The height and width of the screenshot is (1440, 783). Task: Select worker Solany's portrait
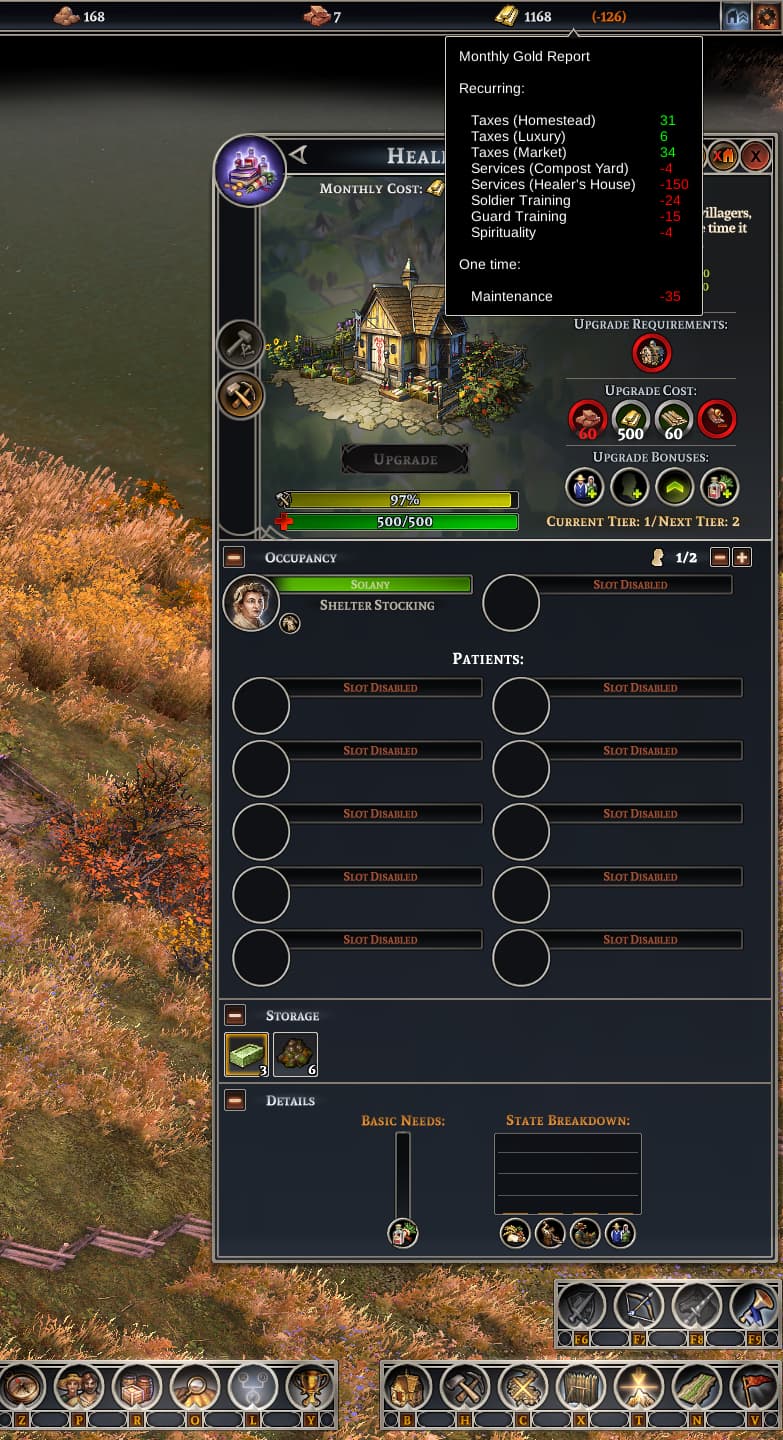click(x=249, y=603)
